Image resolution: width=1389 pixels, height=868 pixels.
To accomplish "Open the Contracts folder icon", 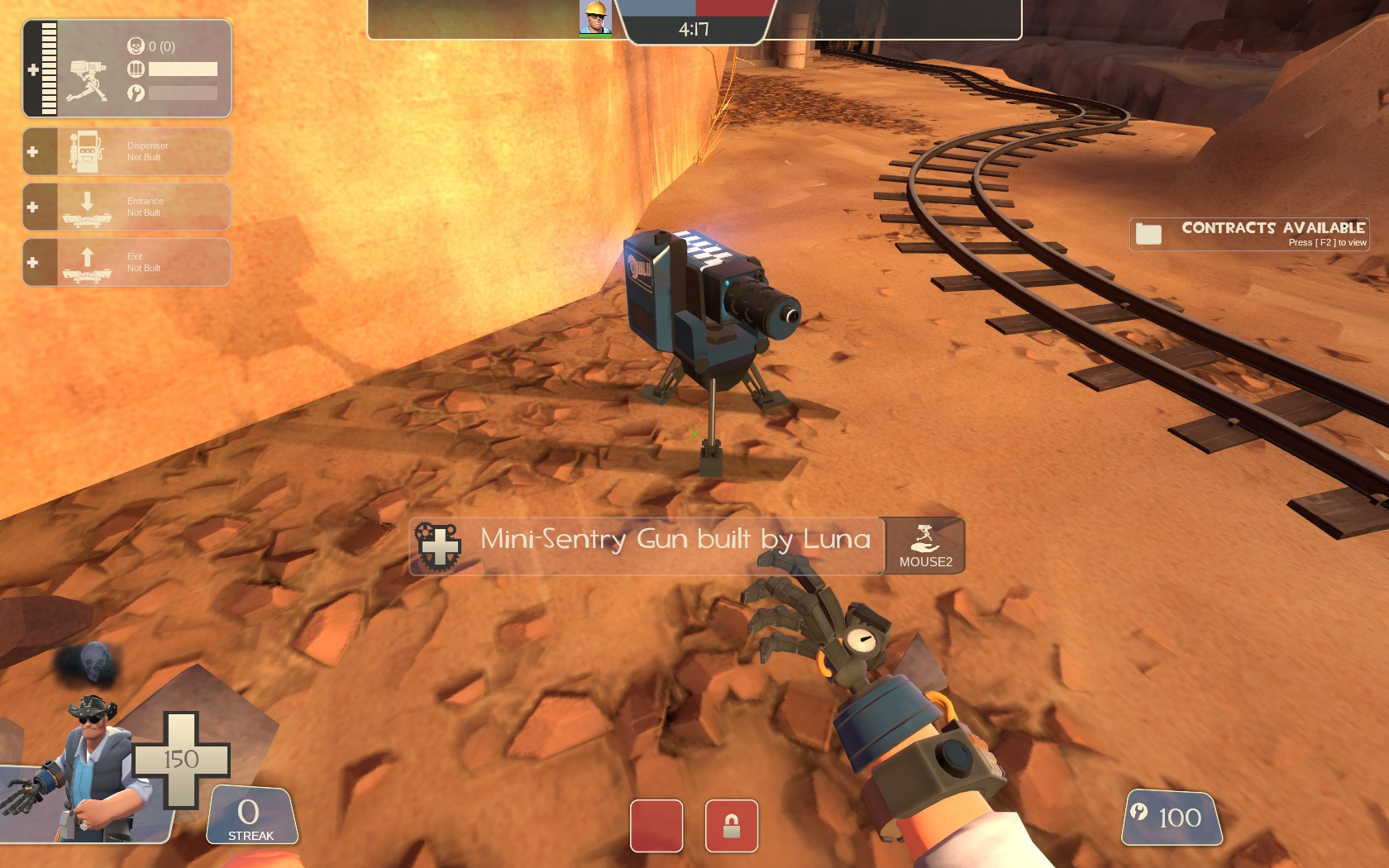I will point(1148,232).
